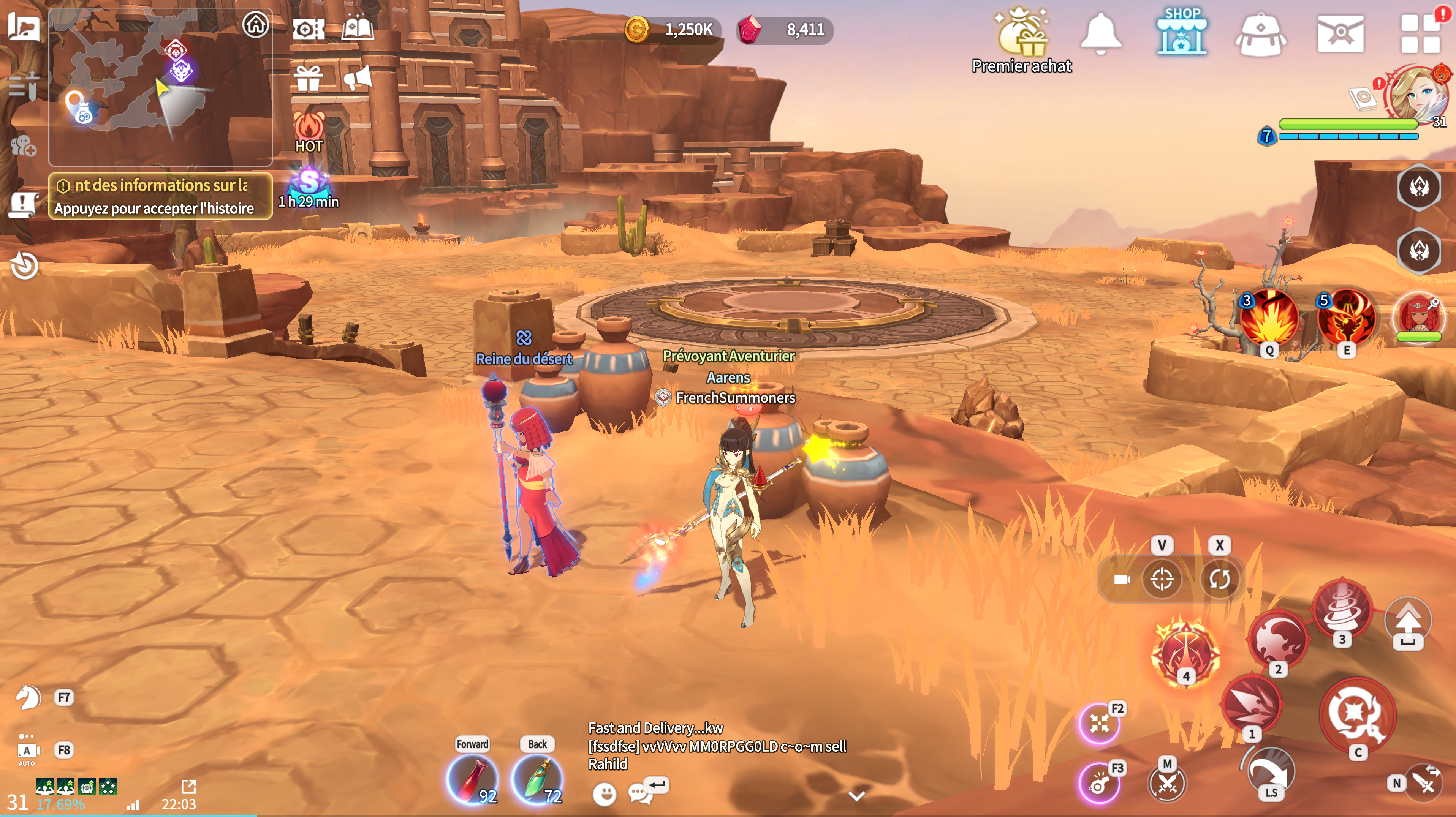
Task: Open the mail envelope
Action: (1340, 34)
